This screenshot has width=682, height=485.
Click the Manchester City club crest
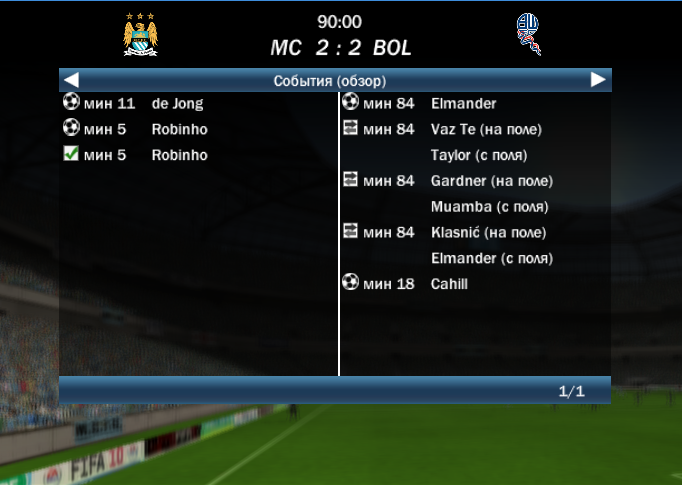(141, 34)
